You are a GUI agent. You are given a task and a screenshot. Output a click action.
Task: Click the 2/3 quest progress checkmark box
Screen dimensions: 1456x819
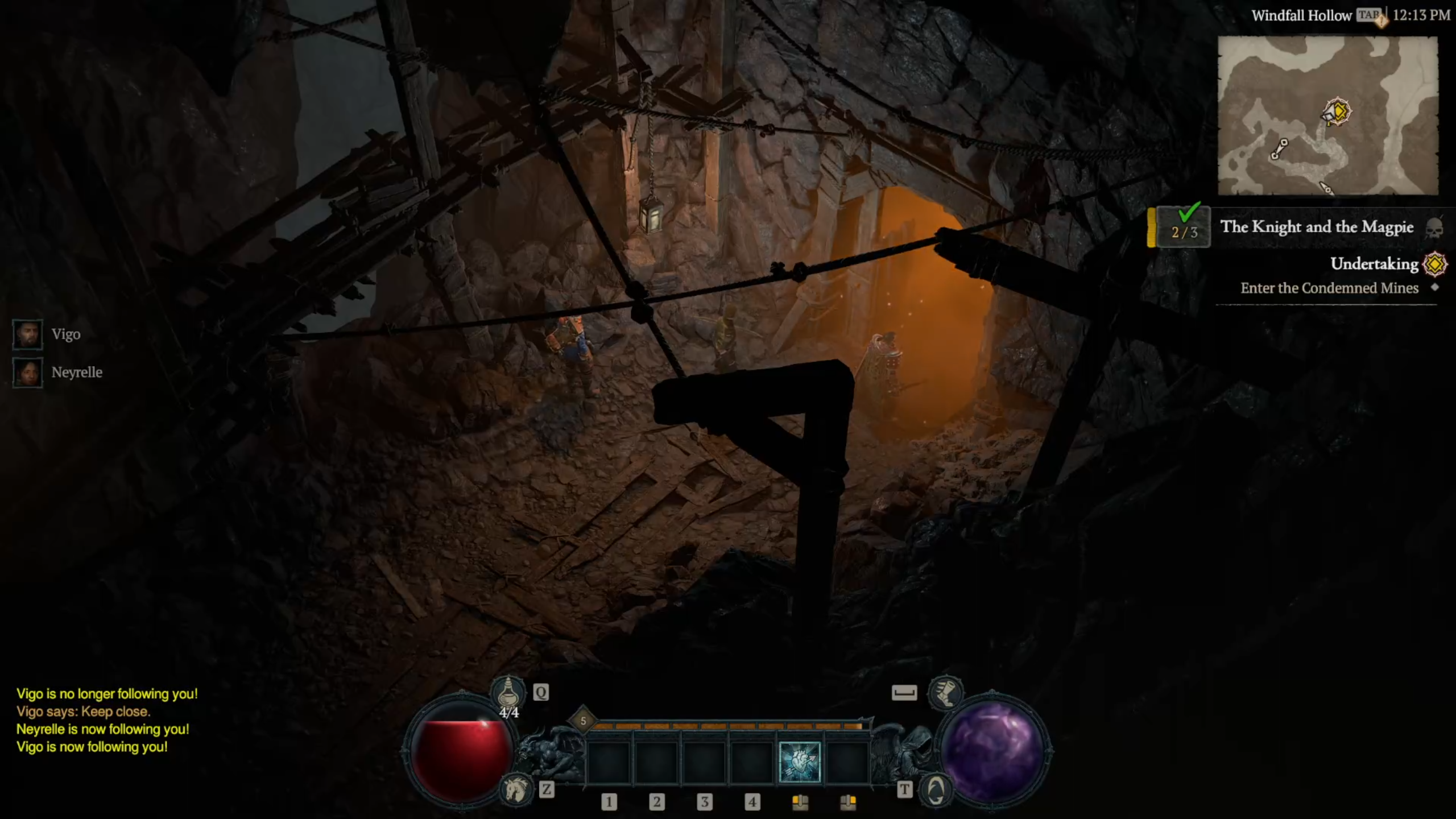1184,227
